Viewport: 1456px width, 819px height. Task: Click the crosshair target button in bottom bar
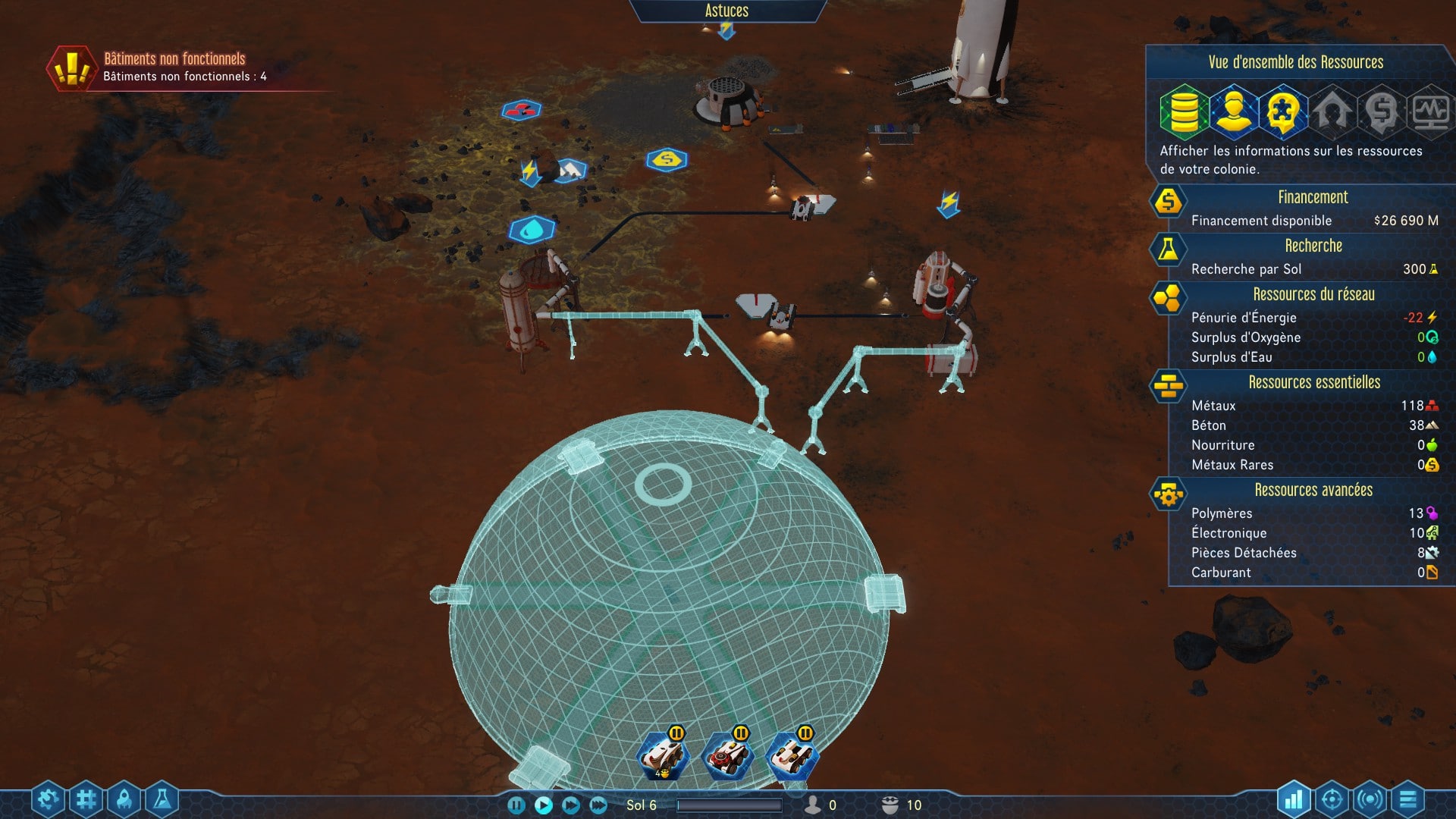(x=1332, y=799)
